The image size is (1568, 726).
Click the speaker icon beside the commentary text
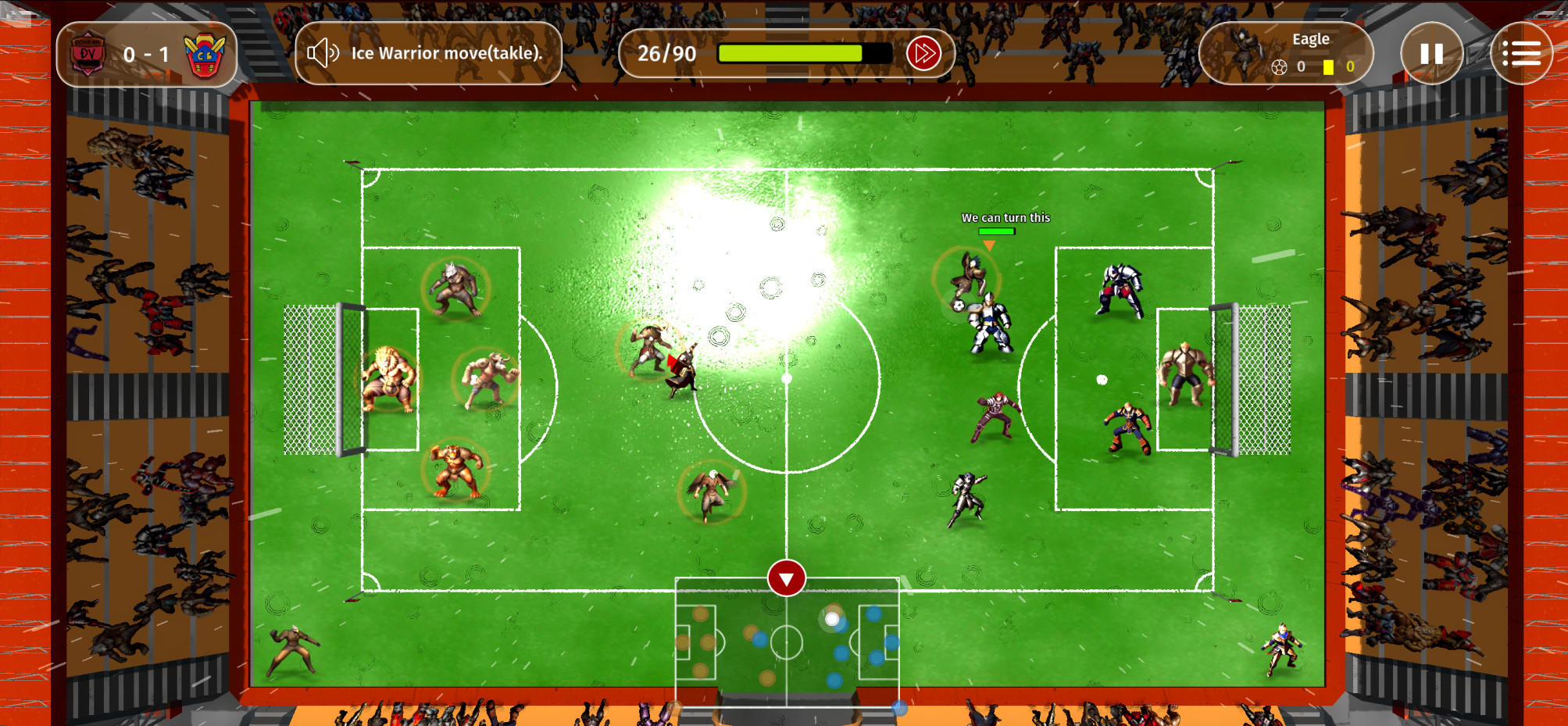323,52
